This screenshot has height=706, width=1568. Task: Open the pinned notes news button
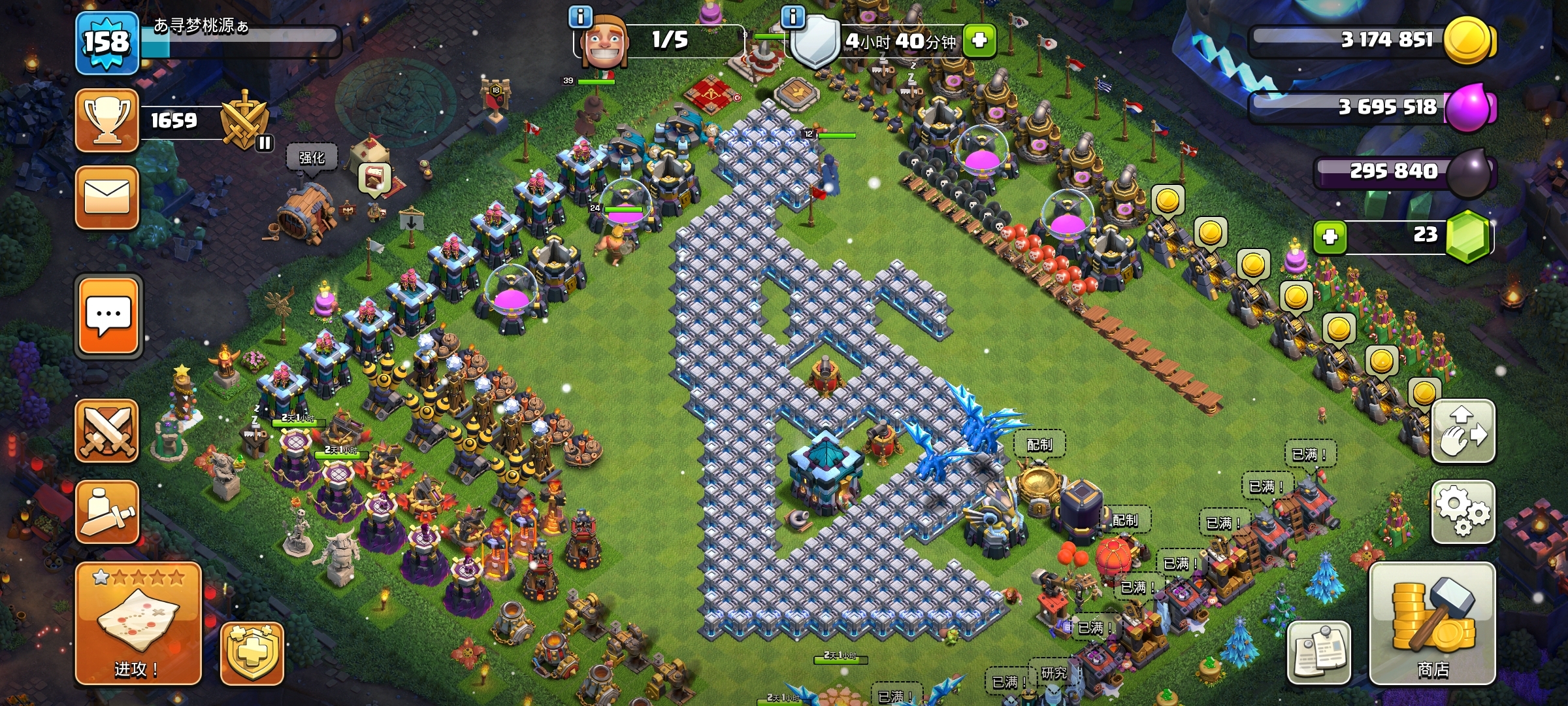[x=1318, y=652]
